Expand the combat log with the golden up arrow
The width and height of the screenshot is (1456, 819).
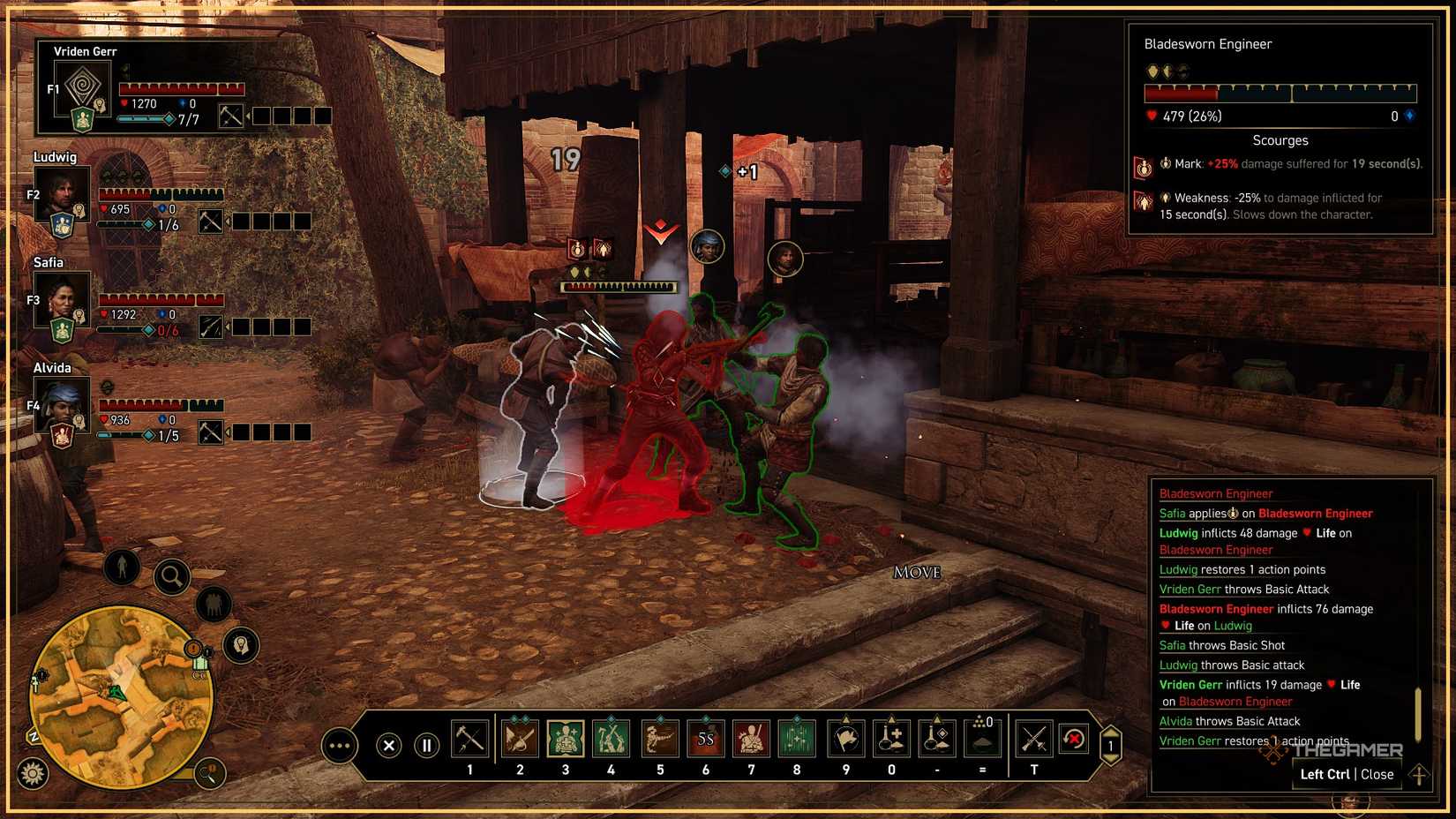point(1418,774)
